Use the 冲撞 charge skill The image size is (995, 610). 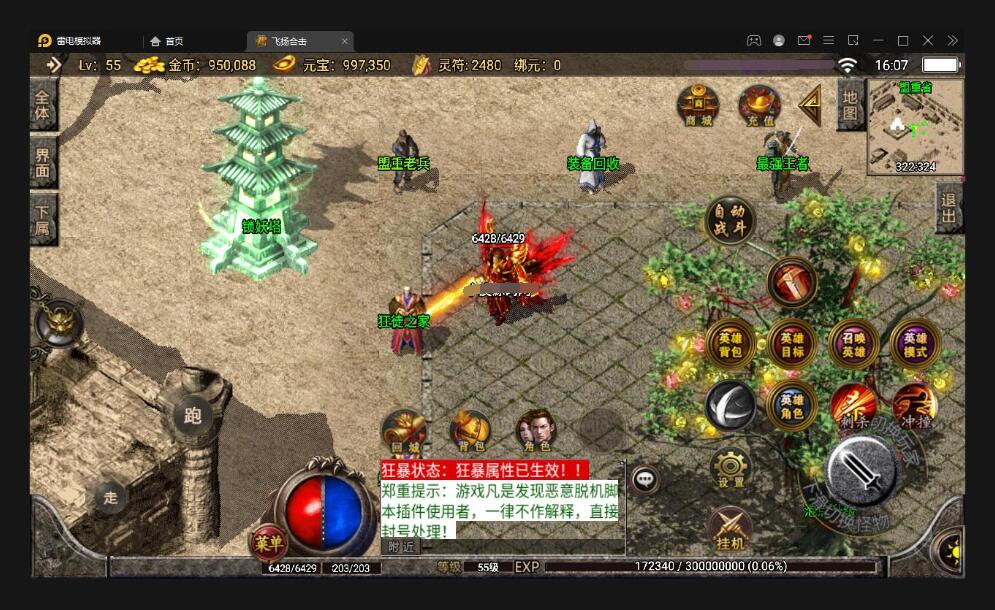[915, 403]
